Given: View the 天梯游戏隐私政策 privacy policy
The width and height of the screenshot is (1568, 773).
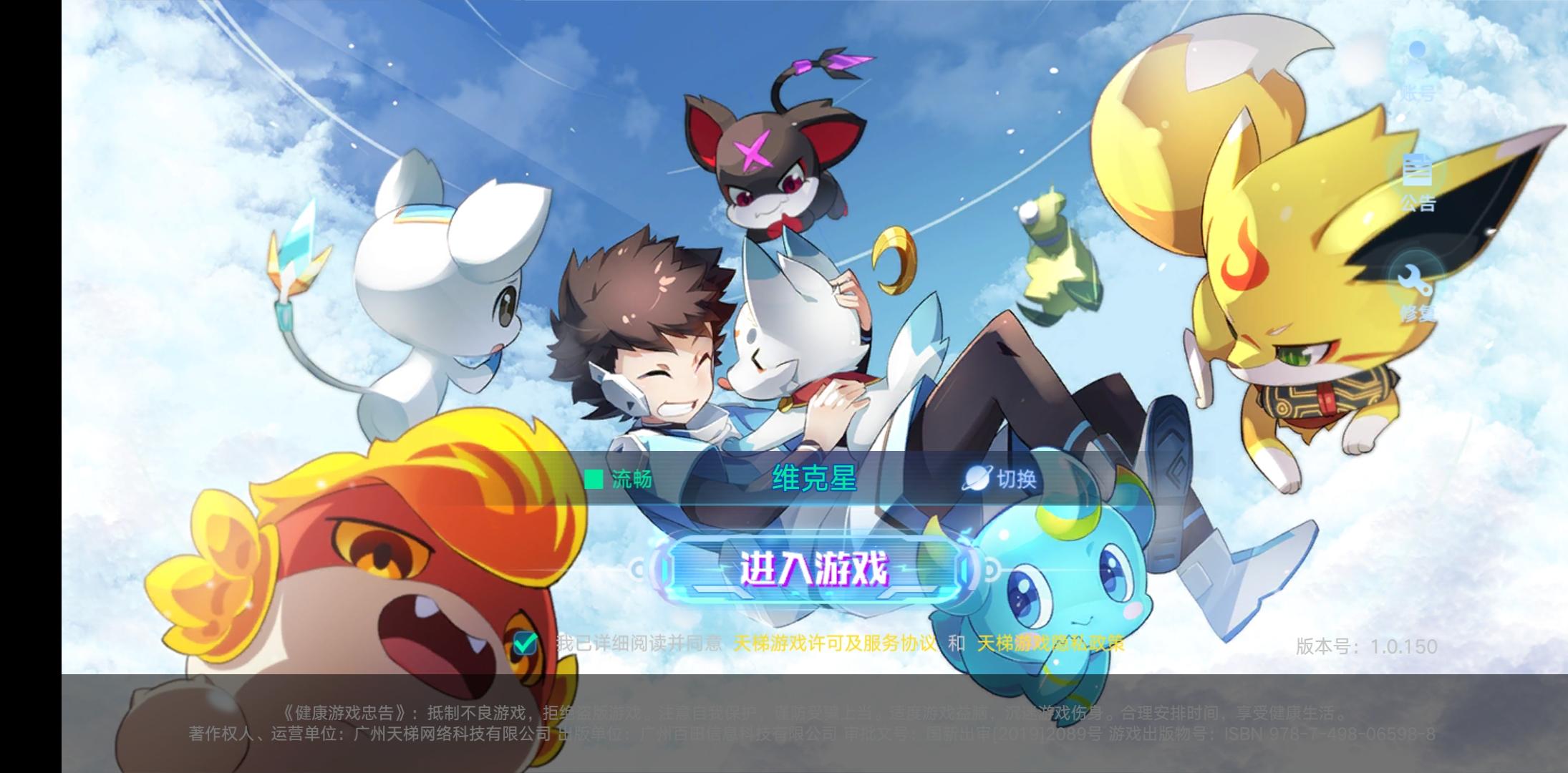Looking at the screenshot, I should tap(1051, 643).
